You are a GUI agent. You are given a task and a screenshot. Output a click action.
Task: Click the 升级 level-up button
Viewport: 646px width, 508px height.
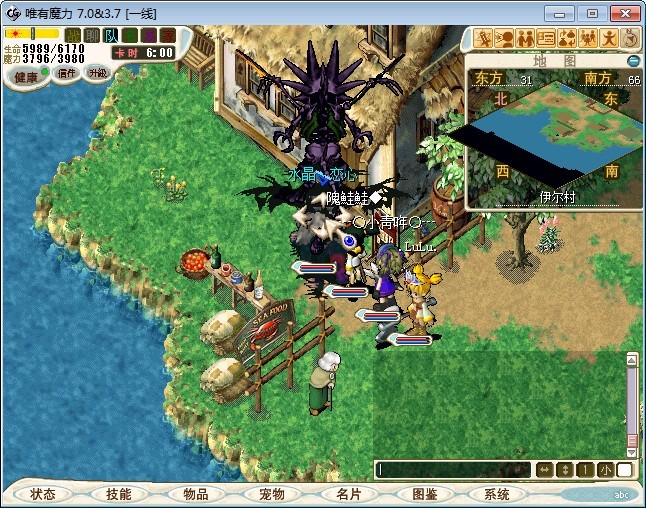[x=97, y=73]
